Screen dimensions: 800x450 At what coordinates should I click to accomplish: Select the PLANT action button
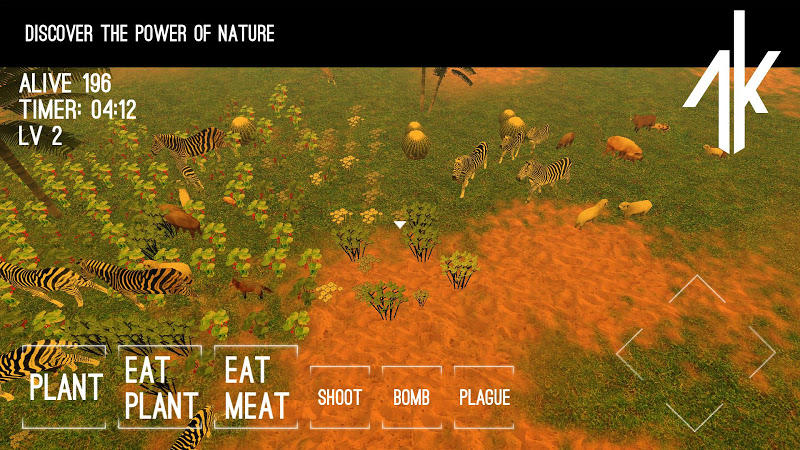(64, 387)
